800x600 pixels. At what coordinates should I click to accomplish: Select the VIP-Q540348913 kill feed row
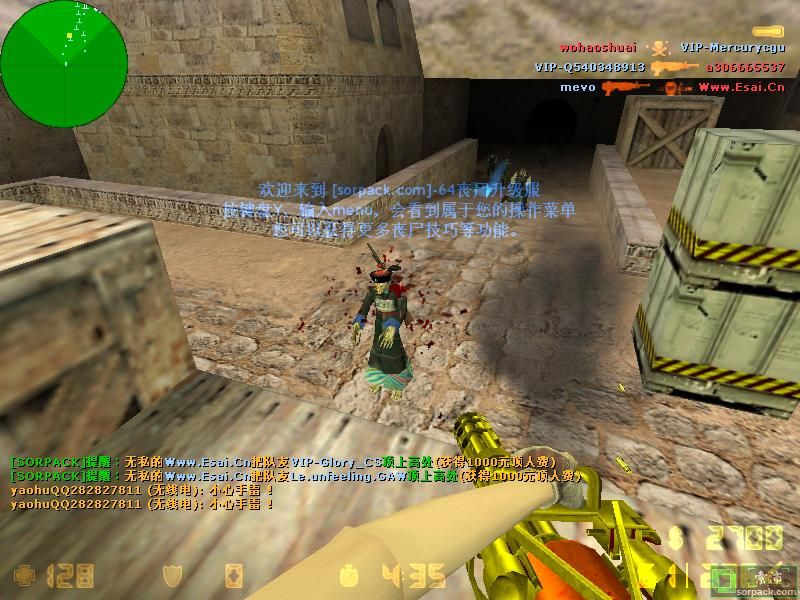click(660, 67)
